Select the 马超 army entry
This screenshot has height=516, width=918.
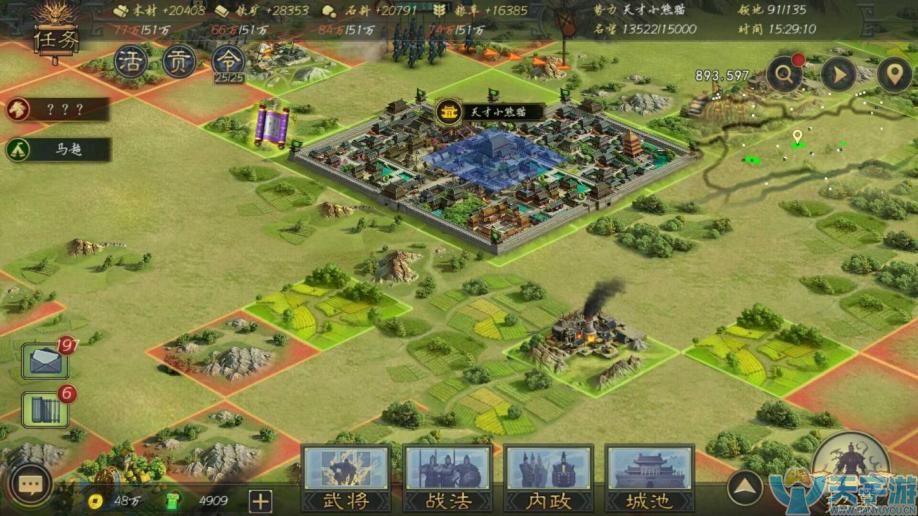click(x=56, y=150)
